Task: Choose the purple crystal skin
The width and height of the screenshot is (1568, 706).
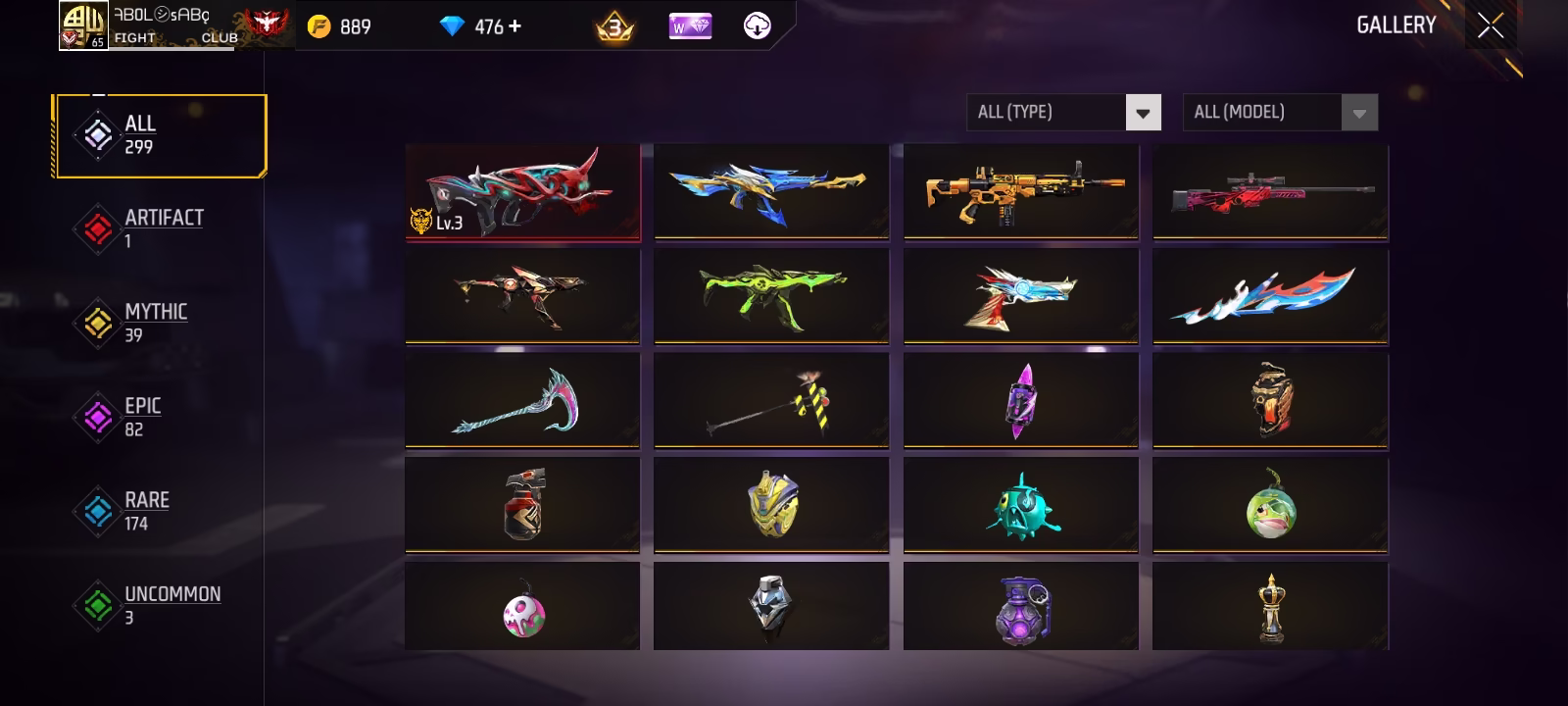Action: tap(1020, 401)
